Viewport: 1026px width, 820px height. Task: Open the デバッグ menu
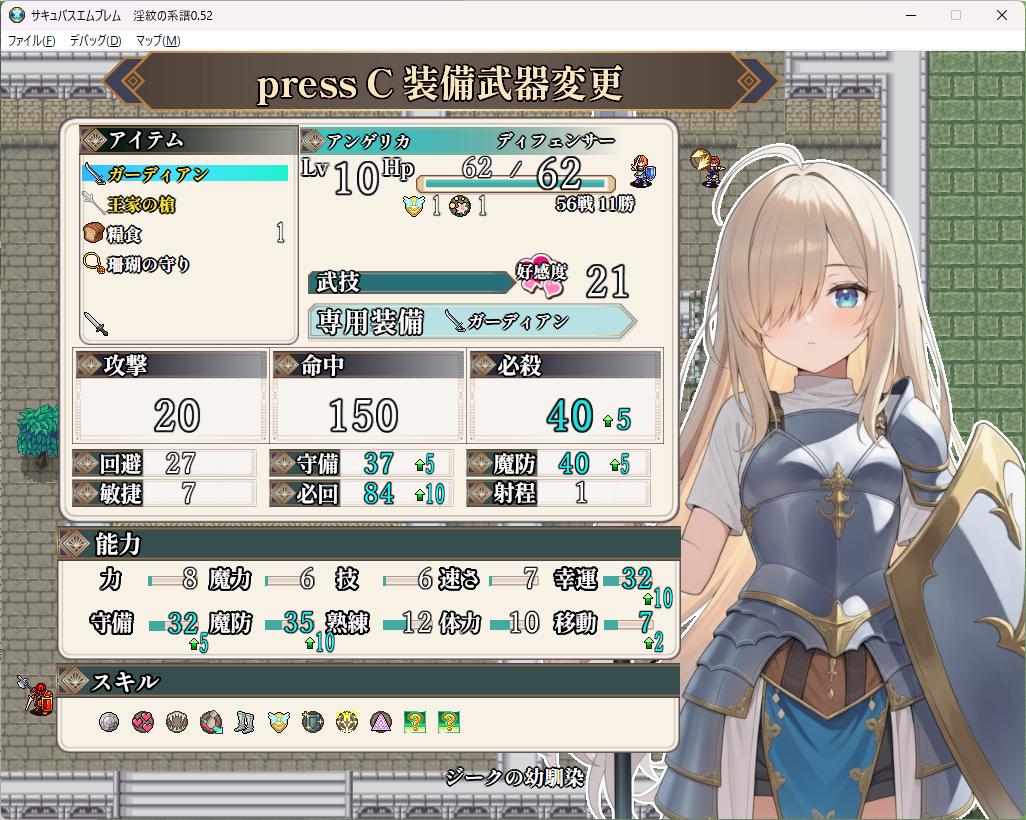click(x=95, y=41)
